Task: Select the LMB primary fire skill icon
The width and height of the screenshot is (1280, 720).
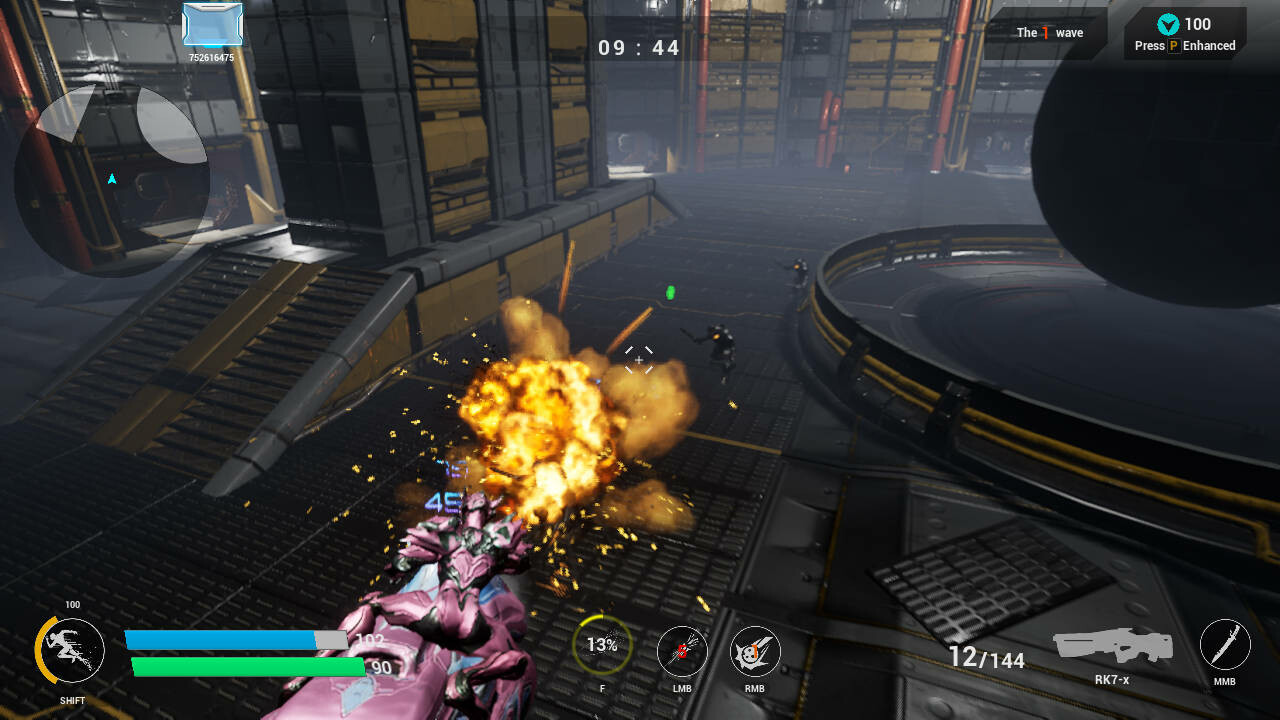Action: (682, 652)
